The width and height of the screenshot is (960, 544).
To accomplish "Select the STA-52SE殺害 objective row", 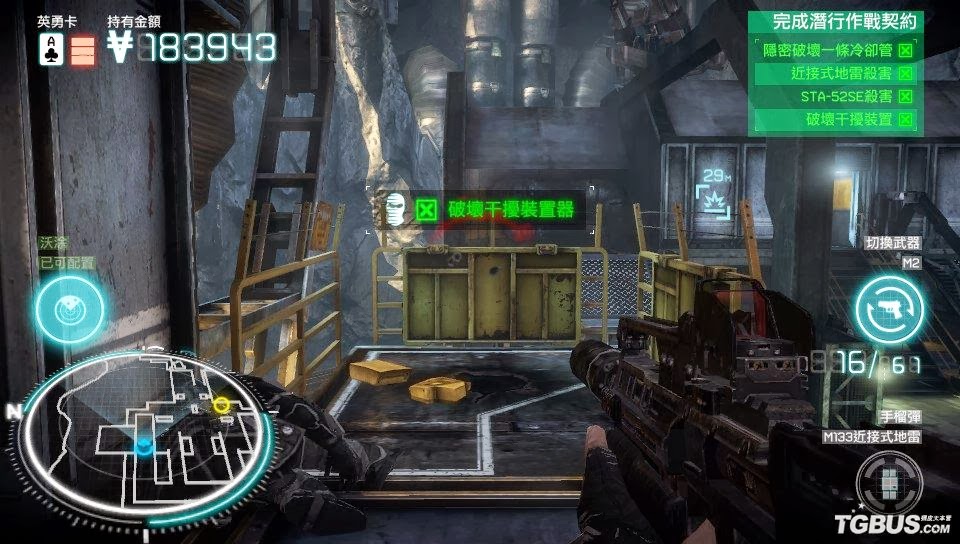I will click(x=838, y=97).
